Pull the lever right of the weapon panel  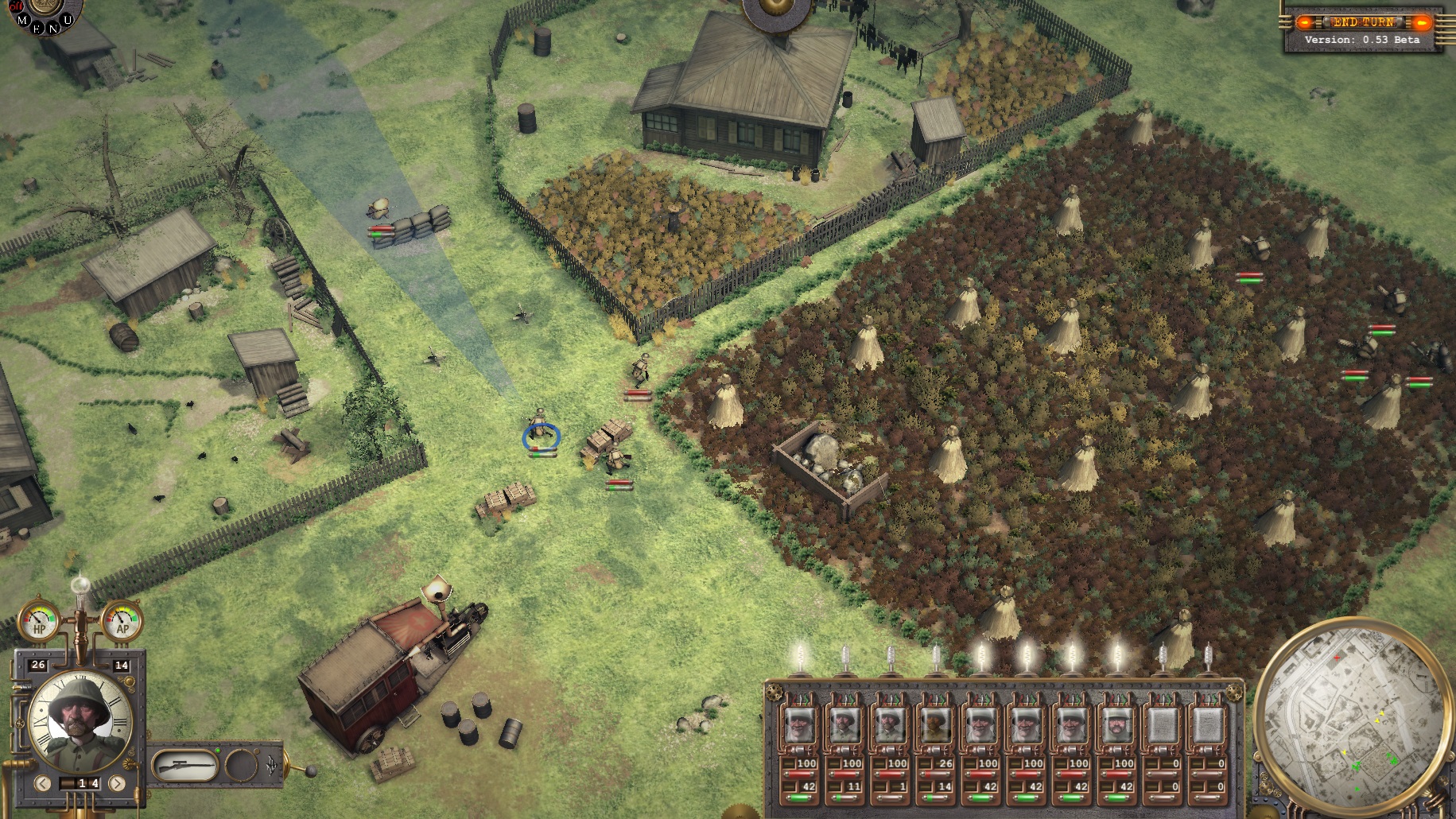coord(310,770)
